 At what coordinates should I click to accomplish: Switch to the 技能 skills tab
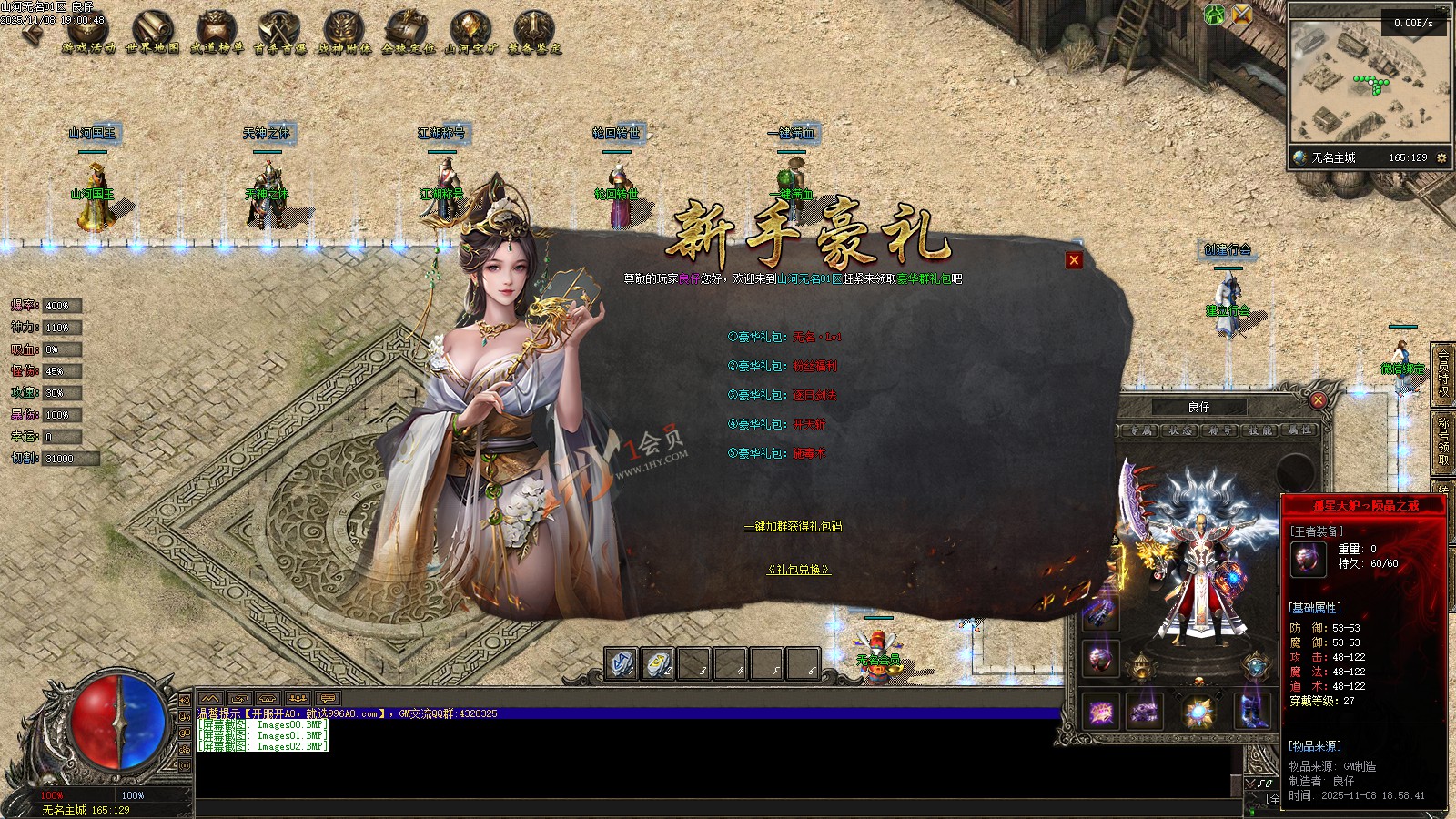coord(1260,430)
